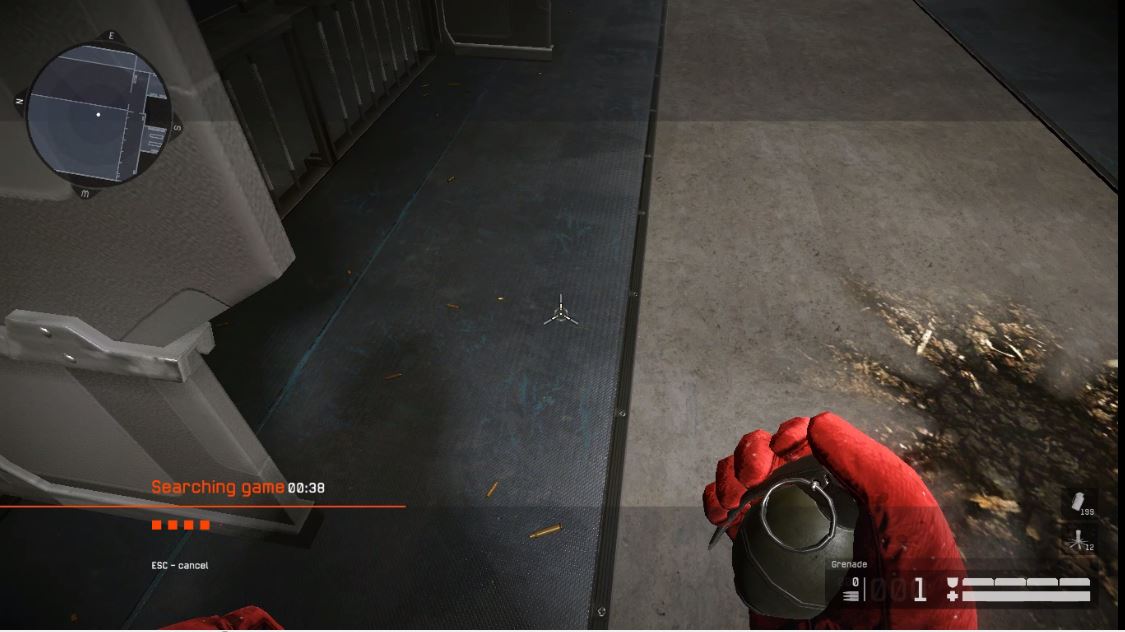The height and width of the screenshot is (632, 1125).
Task: Click the circular minimap radar
Action: point(97,114)
